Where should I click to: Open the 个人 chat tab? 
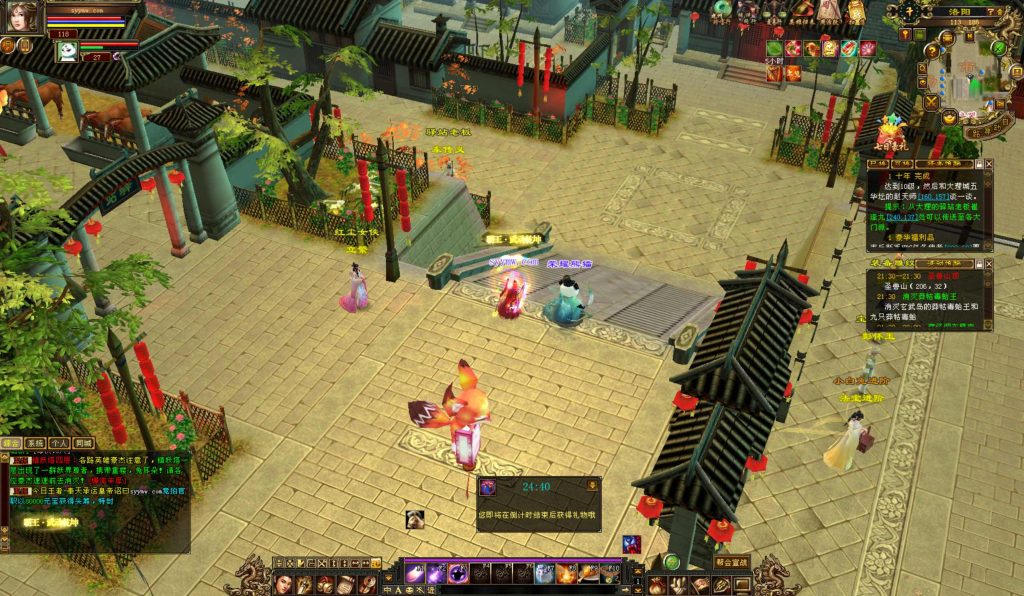tap(59, 442)
